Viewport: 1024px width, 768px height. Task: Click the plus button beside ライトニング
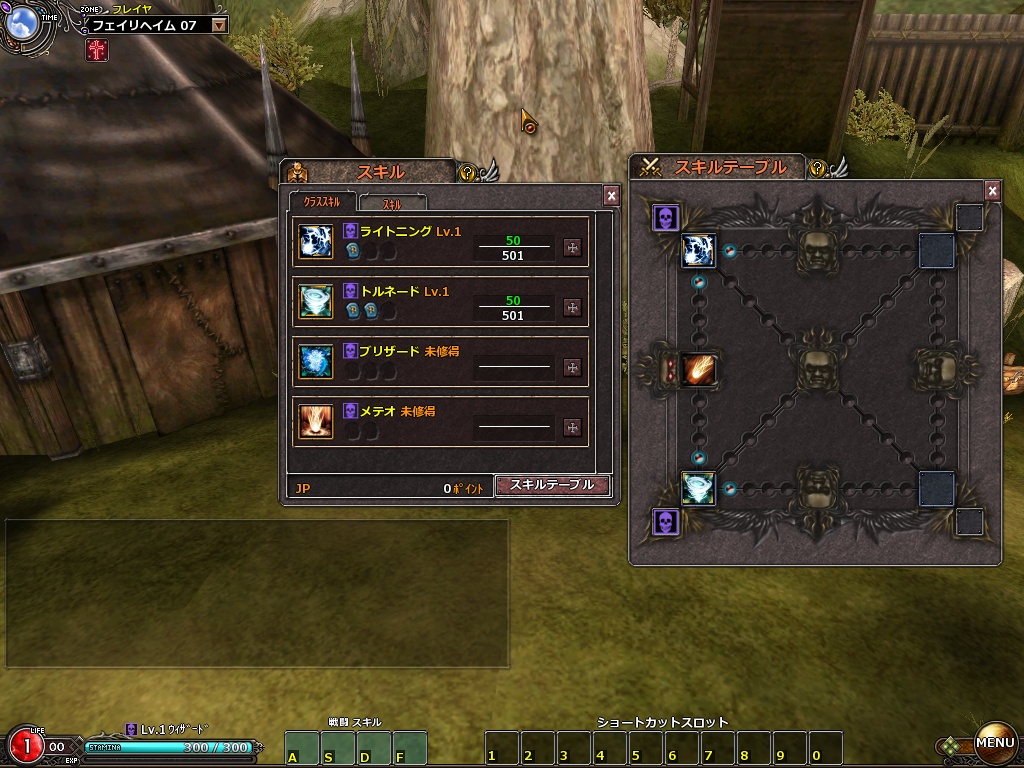click(572, 248)
